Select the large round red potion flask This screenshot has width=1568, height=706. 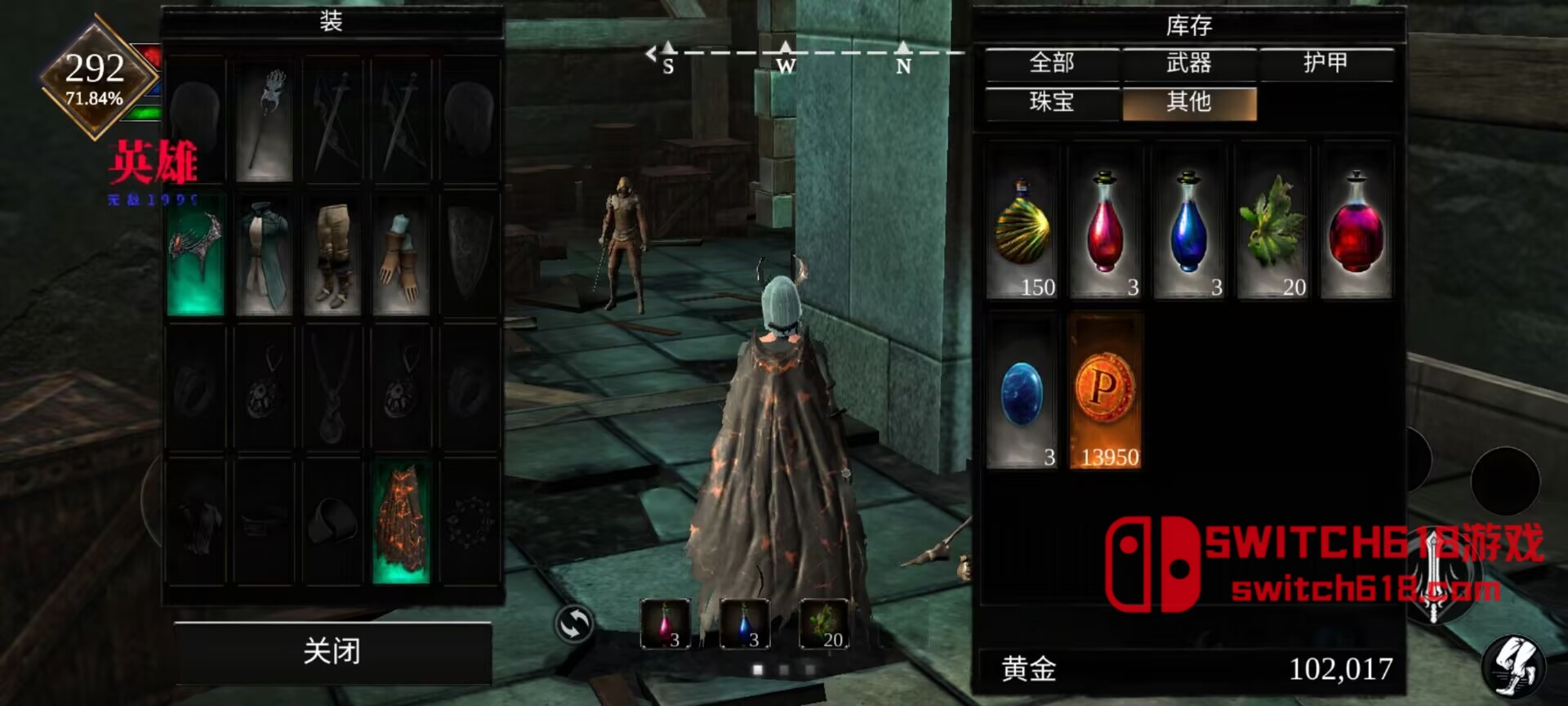[1356, 222]
